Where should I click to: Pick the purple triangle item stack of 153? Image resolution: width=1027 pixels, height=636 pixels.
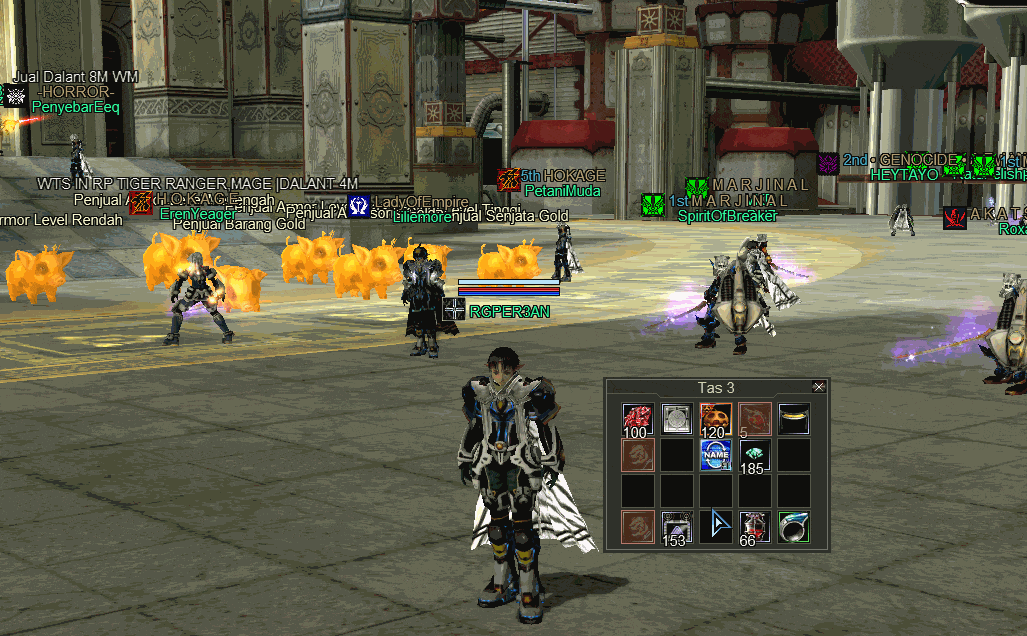677,527
